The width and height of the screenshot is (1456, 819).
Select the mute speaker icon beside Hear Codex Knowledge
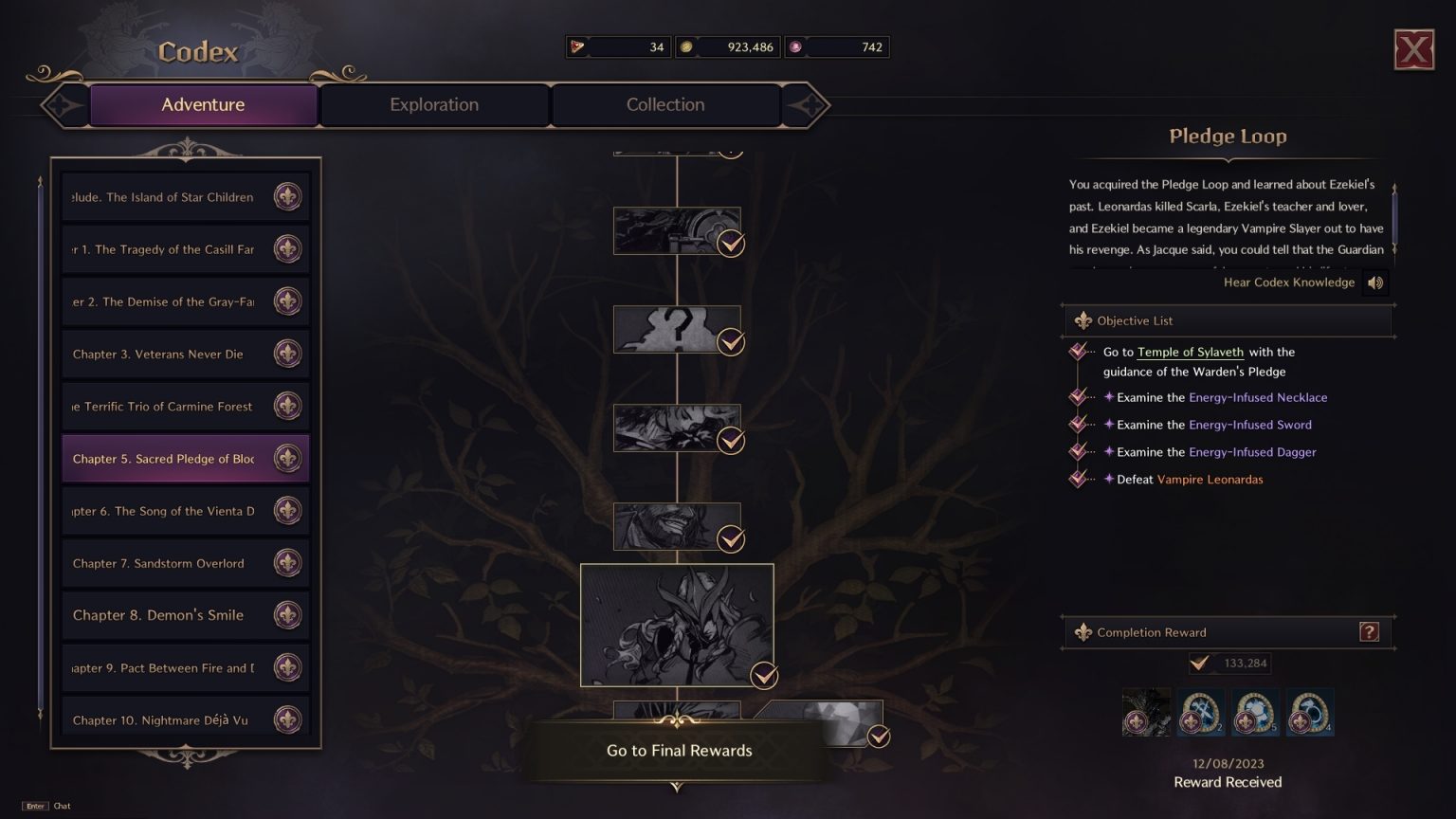tap(1376, 282)
